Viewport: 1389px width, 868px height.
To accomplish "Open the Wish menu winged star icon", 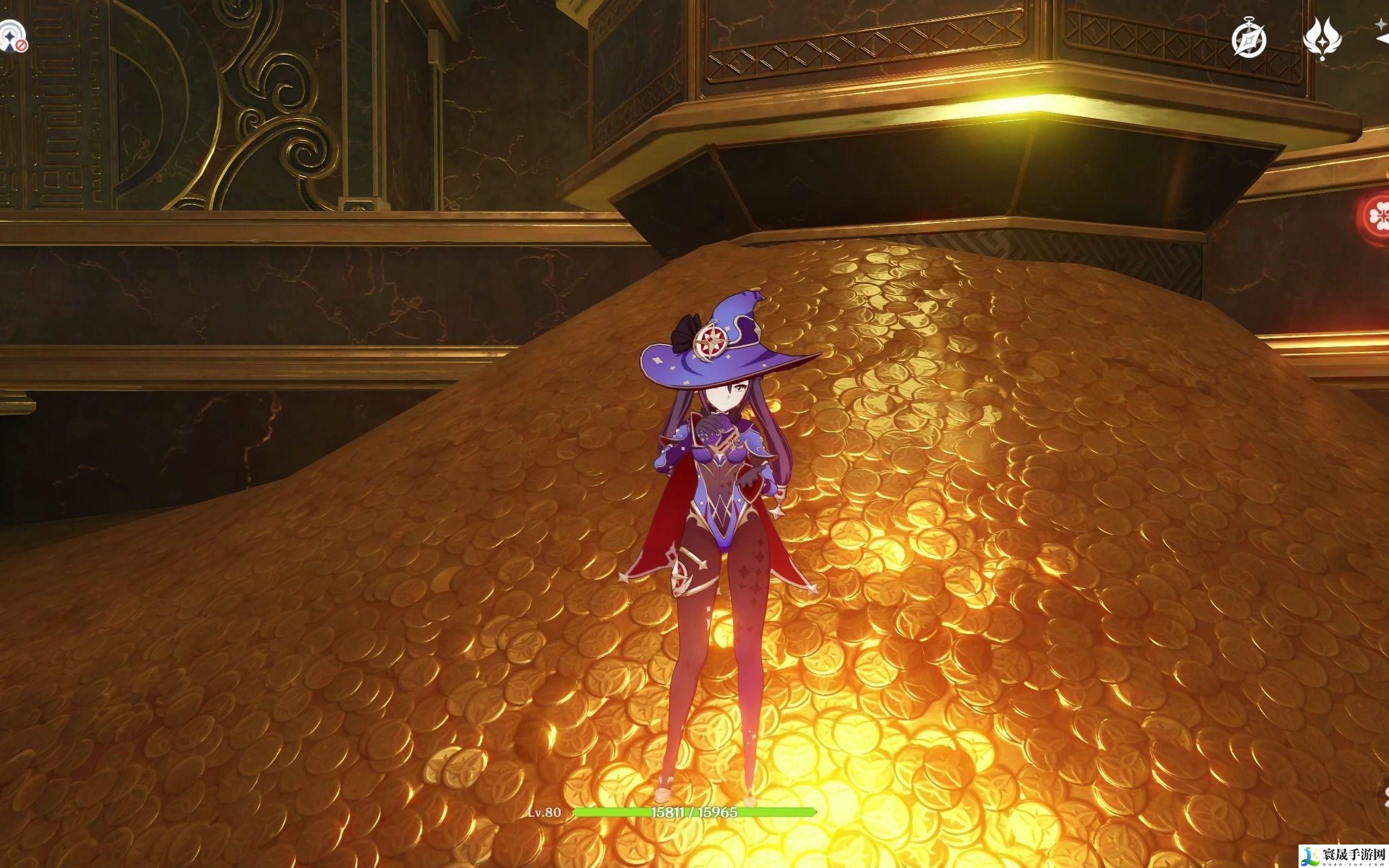I will [1321, 38].
